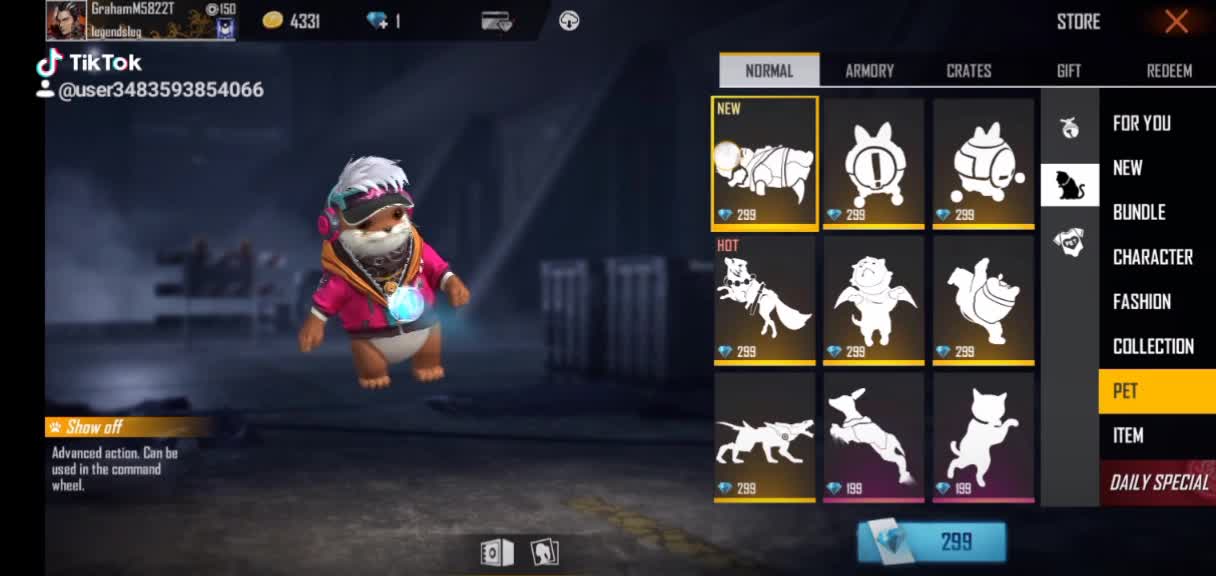Switch to the Armory tab

(869, 70)
